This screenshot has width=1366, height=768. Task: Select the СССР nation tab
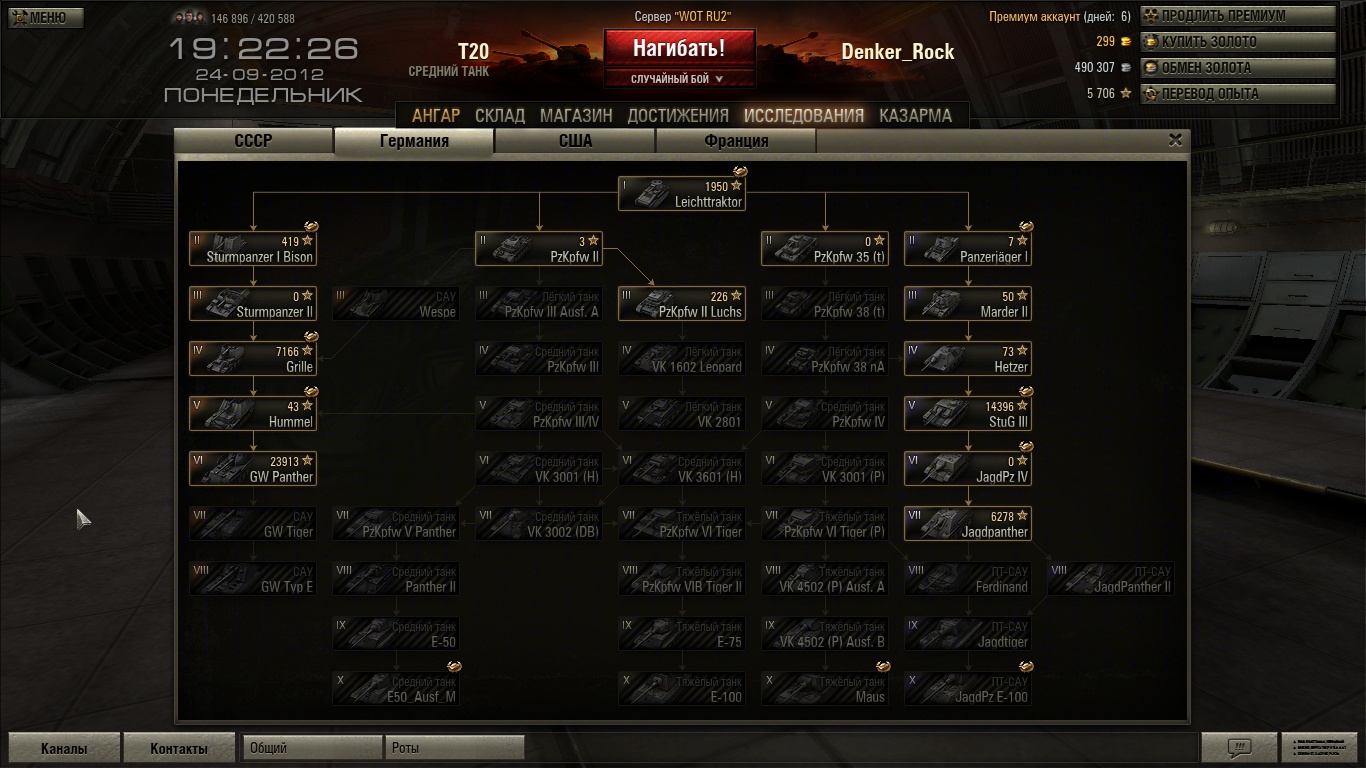[x=253, y=141]
